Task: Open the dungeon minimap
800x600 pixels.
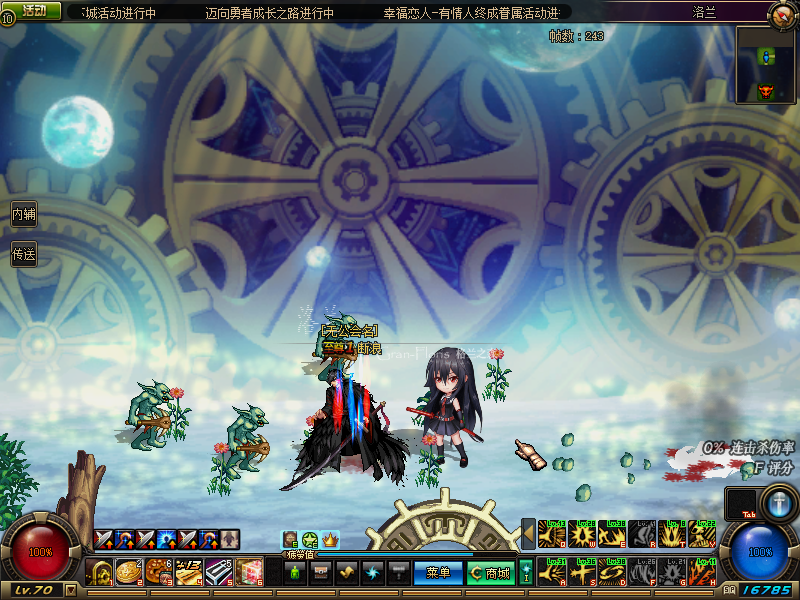Action: (766, 65)
